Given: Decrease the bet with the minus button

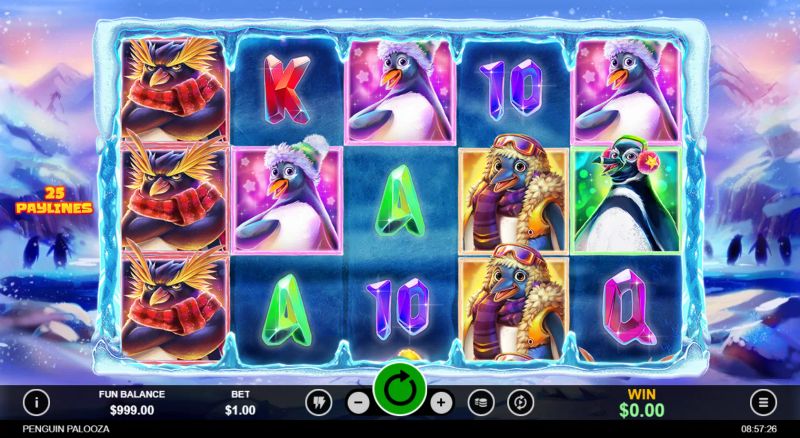Looking at the screenshot, I should click(x=360, y=402).
